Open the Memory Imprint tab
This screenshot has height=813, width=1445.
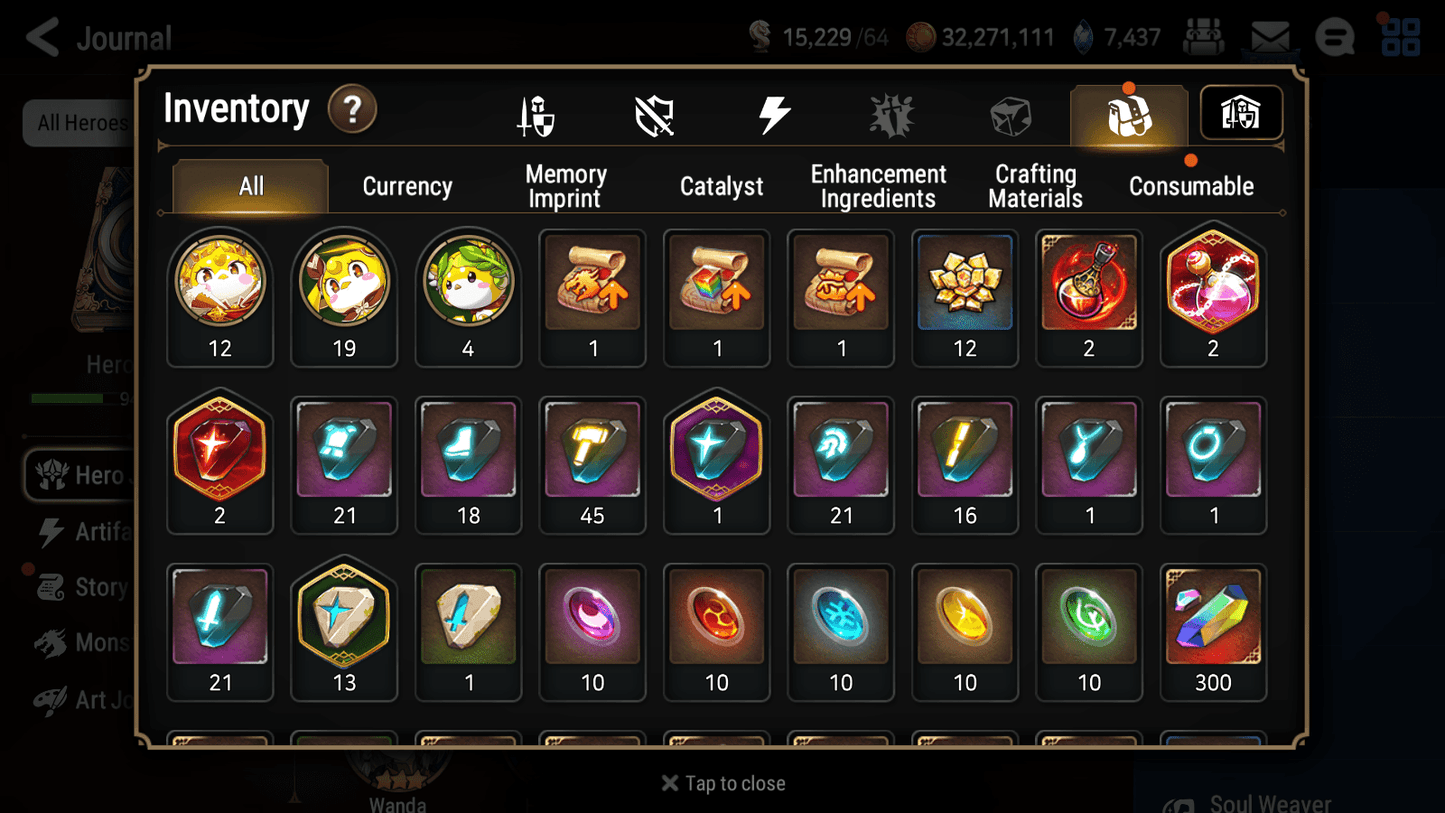565,186
